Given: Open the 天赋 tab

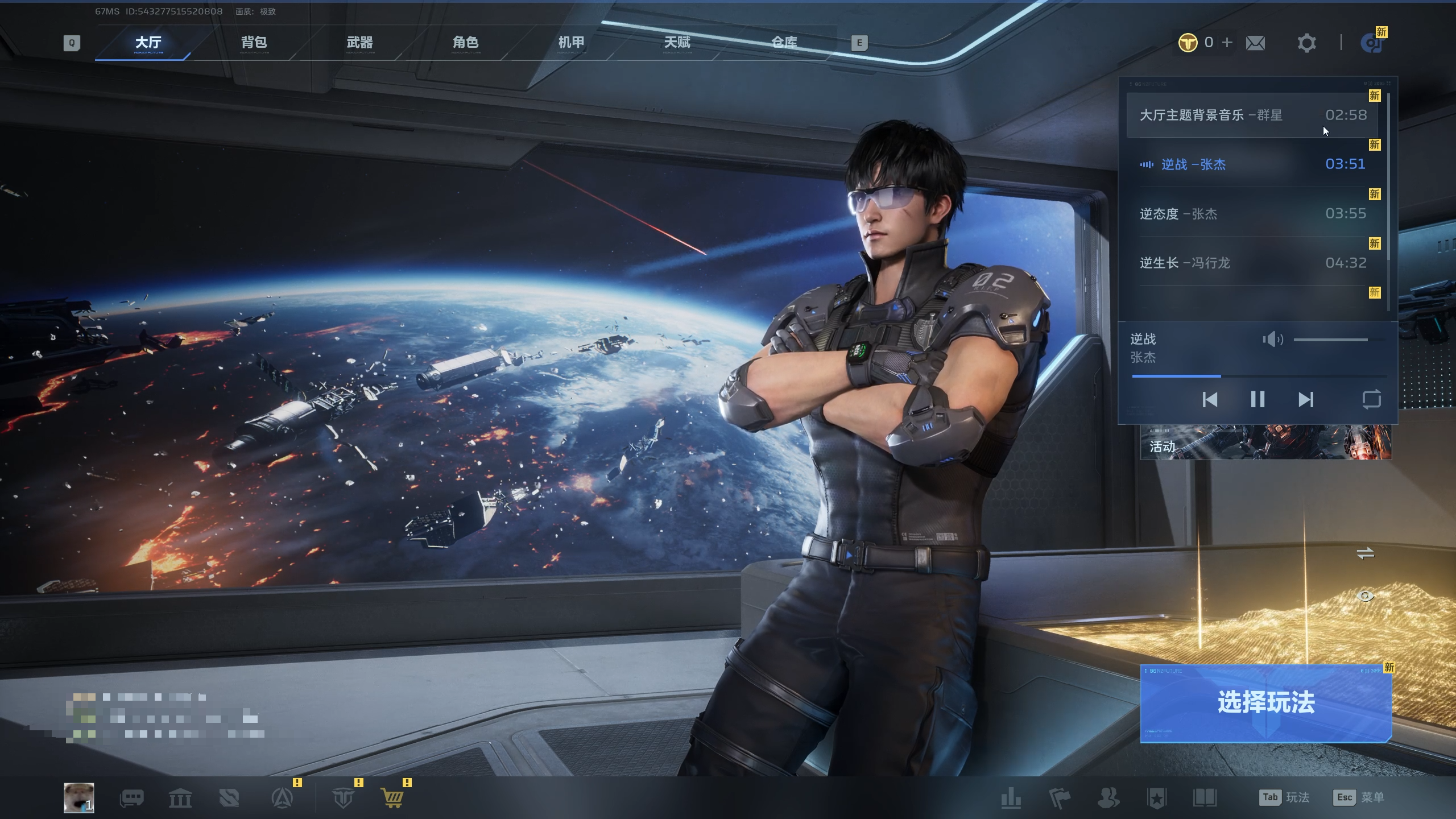Looking at the screenshot, I should (x=677, y=43).
